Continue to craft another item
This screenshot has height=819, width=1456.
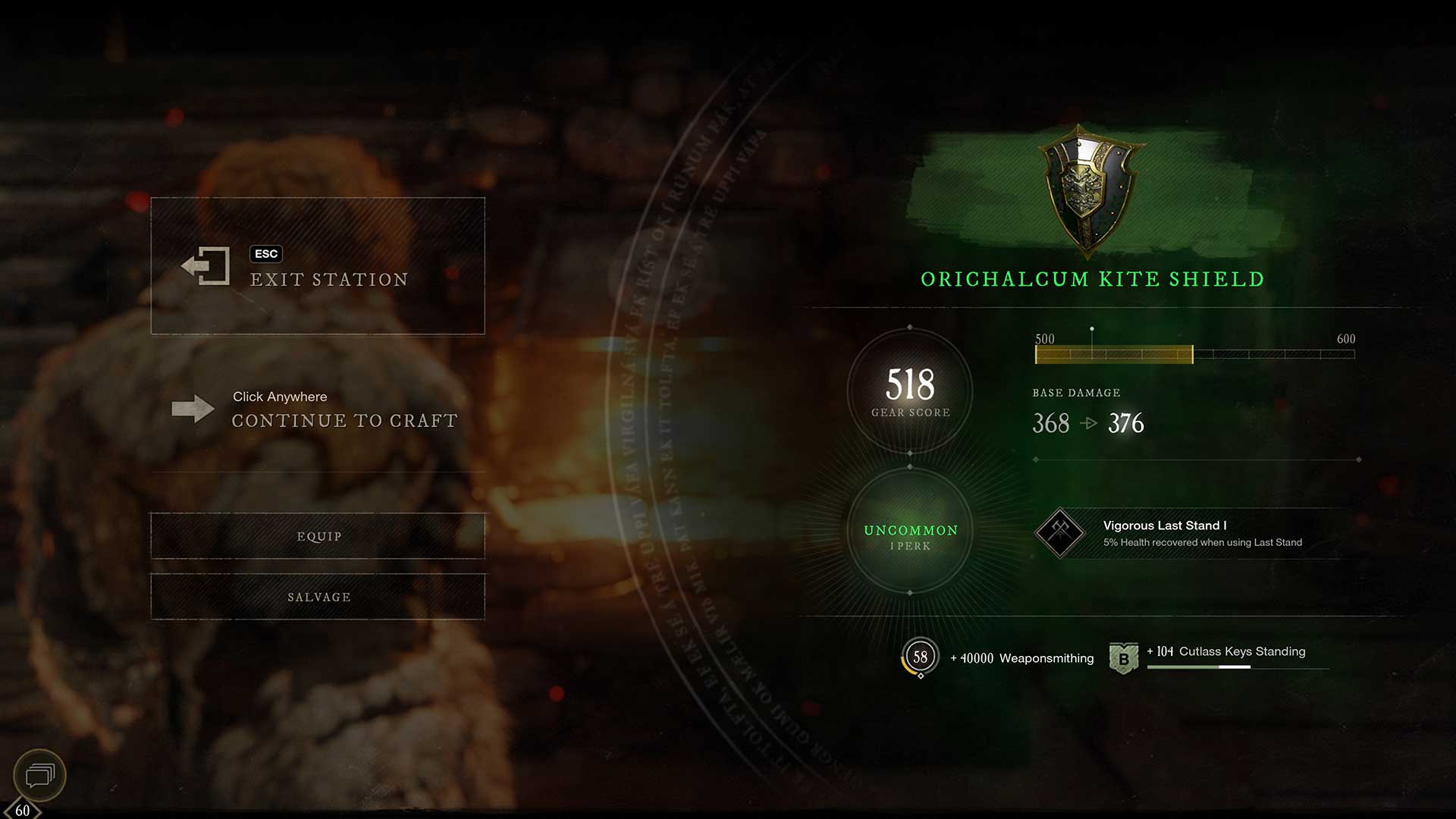pyautogui.click(x=317, y=409)
